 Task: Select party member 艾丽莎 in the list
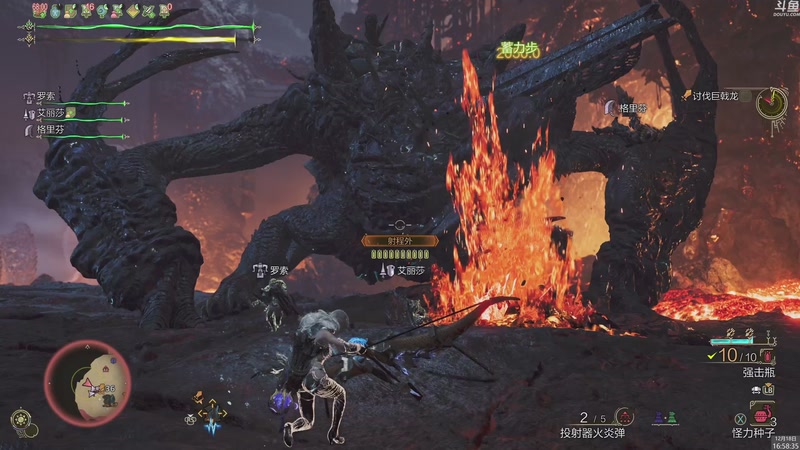pyautogui.click(x=50, y=113)
